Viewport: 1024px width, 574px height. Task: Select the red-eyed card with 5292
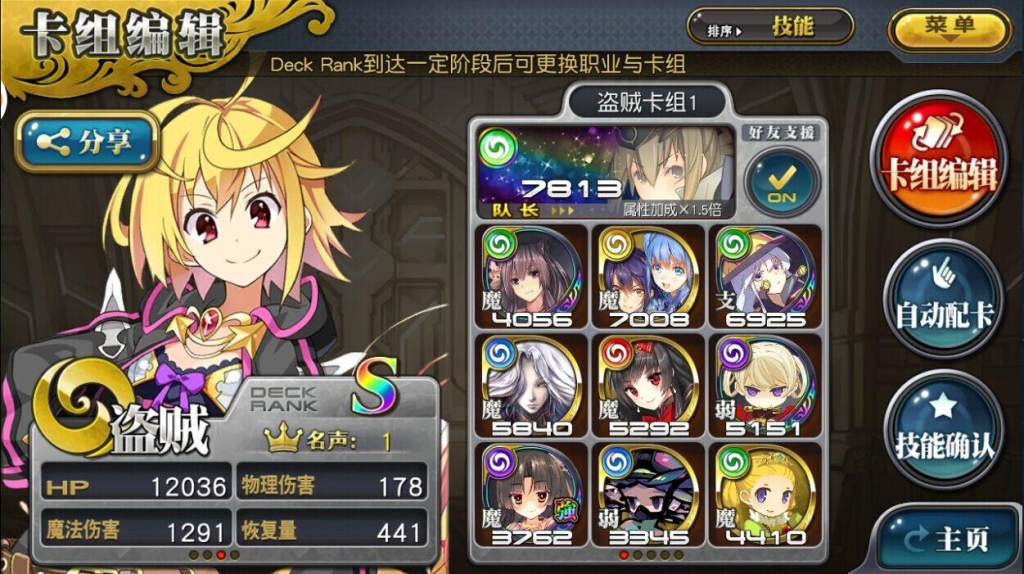coord(646,386)
